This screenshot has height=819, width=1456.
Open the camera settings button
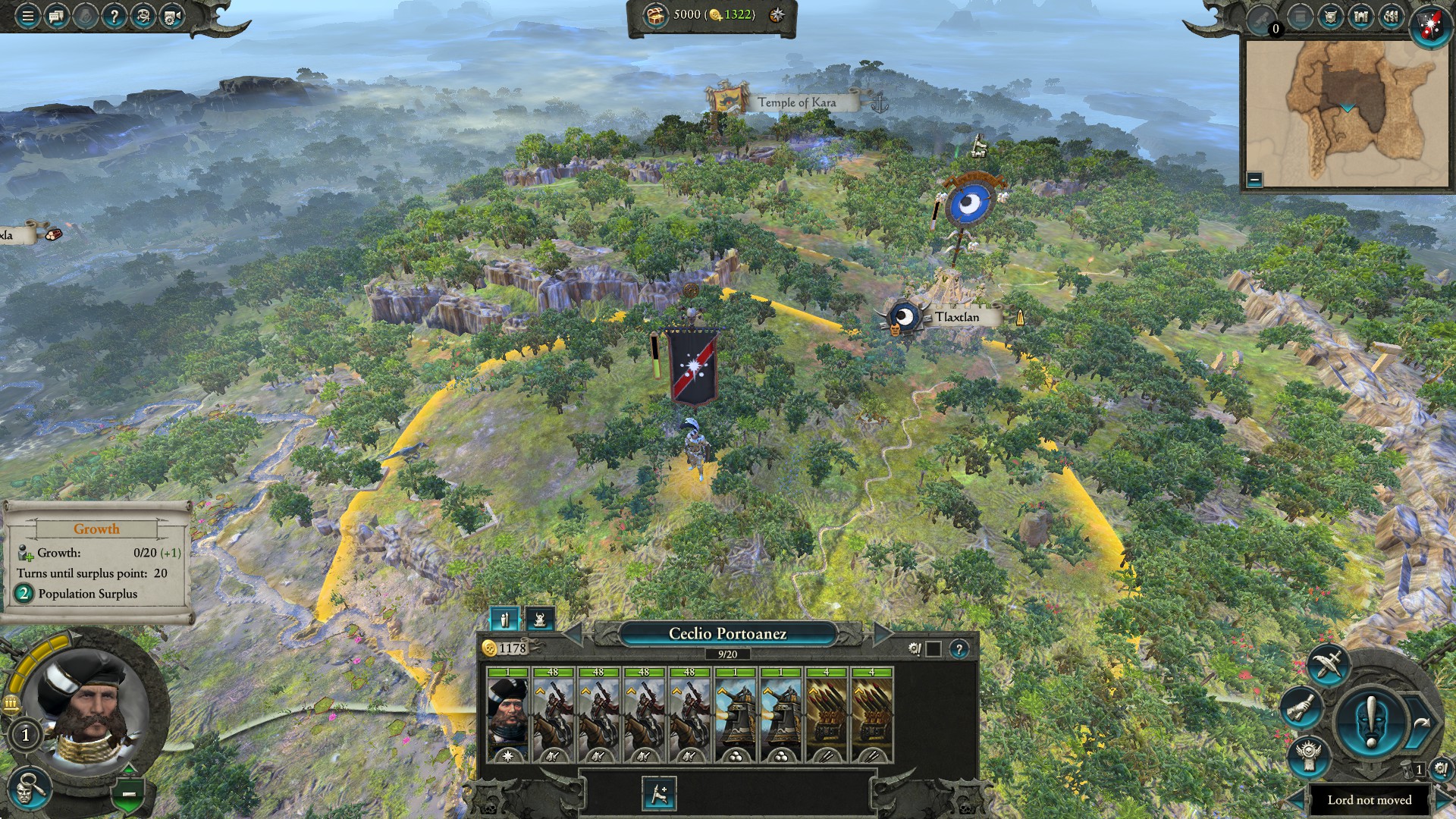click(172, 16)
